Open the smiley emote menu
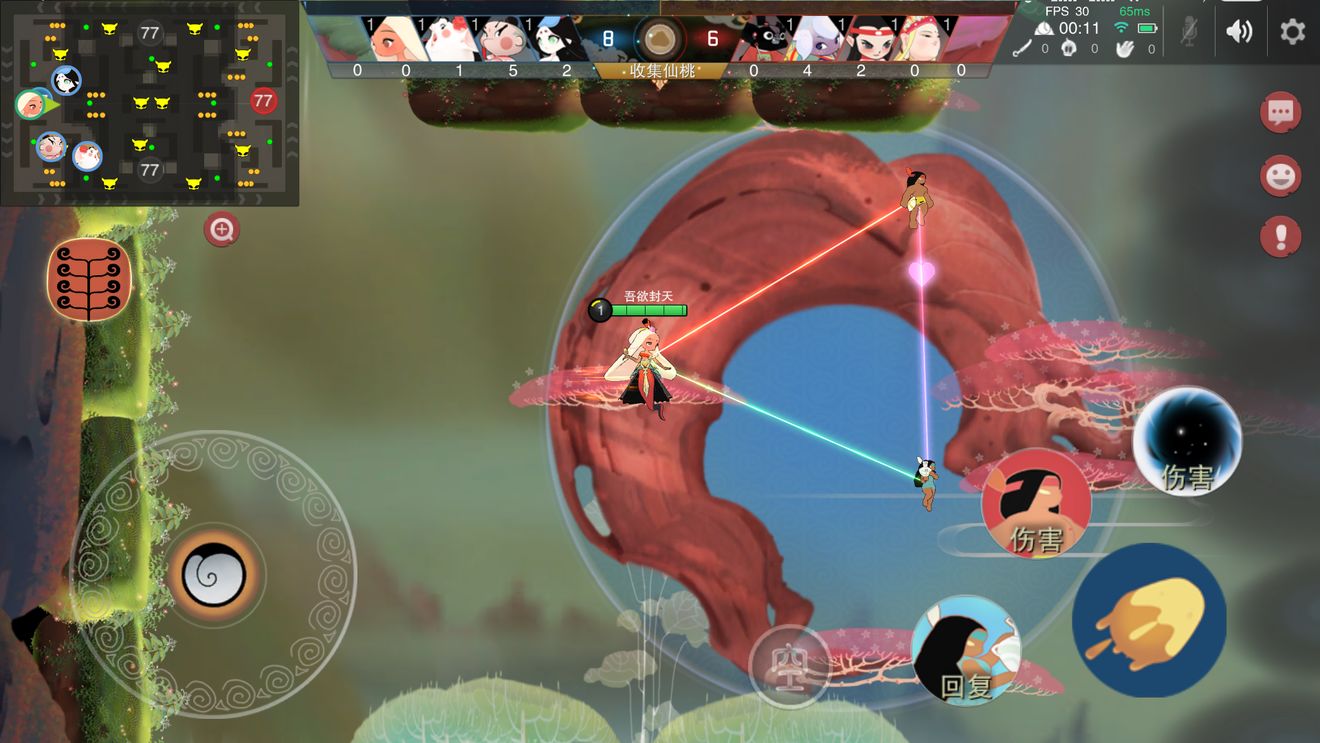Image resolution: width=1320 pixels, height=743 pixels. [x=1281, y=176]
